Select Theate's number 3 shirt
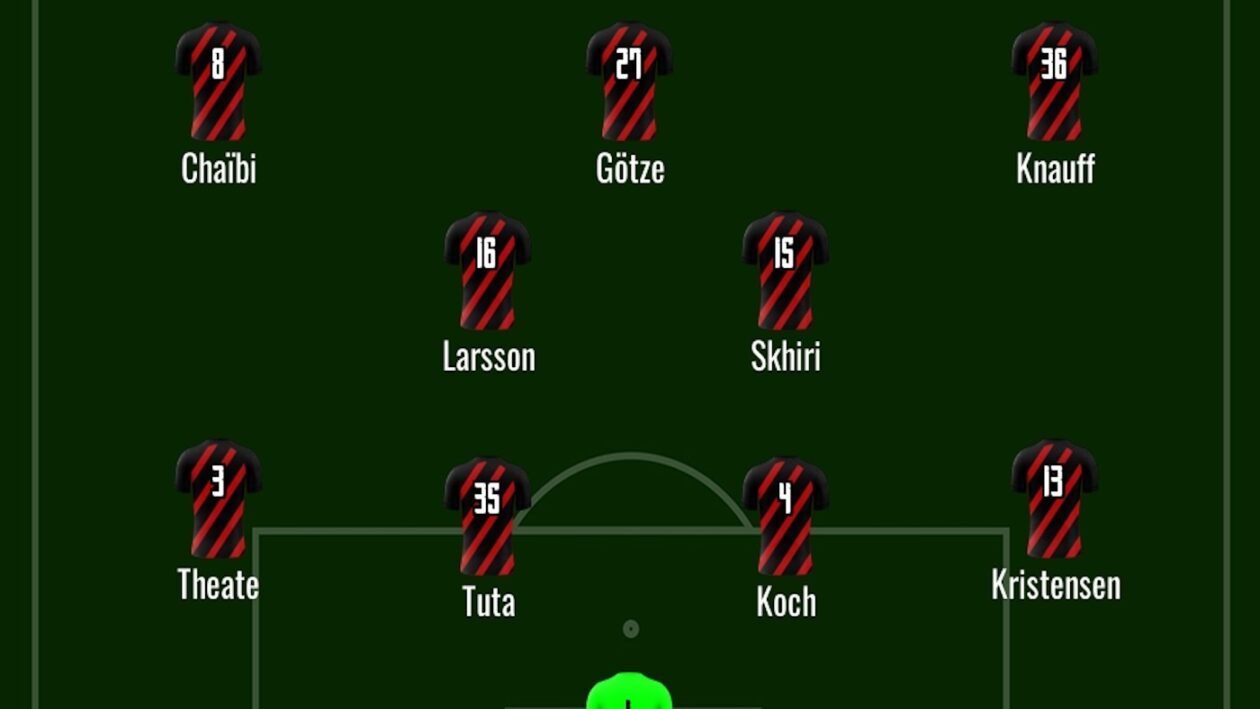This screenshot has height=709, width=1260. [x=218, y=498]
